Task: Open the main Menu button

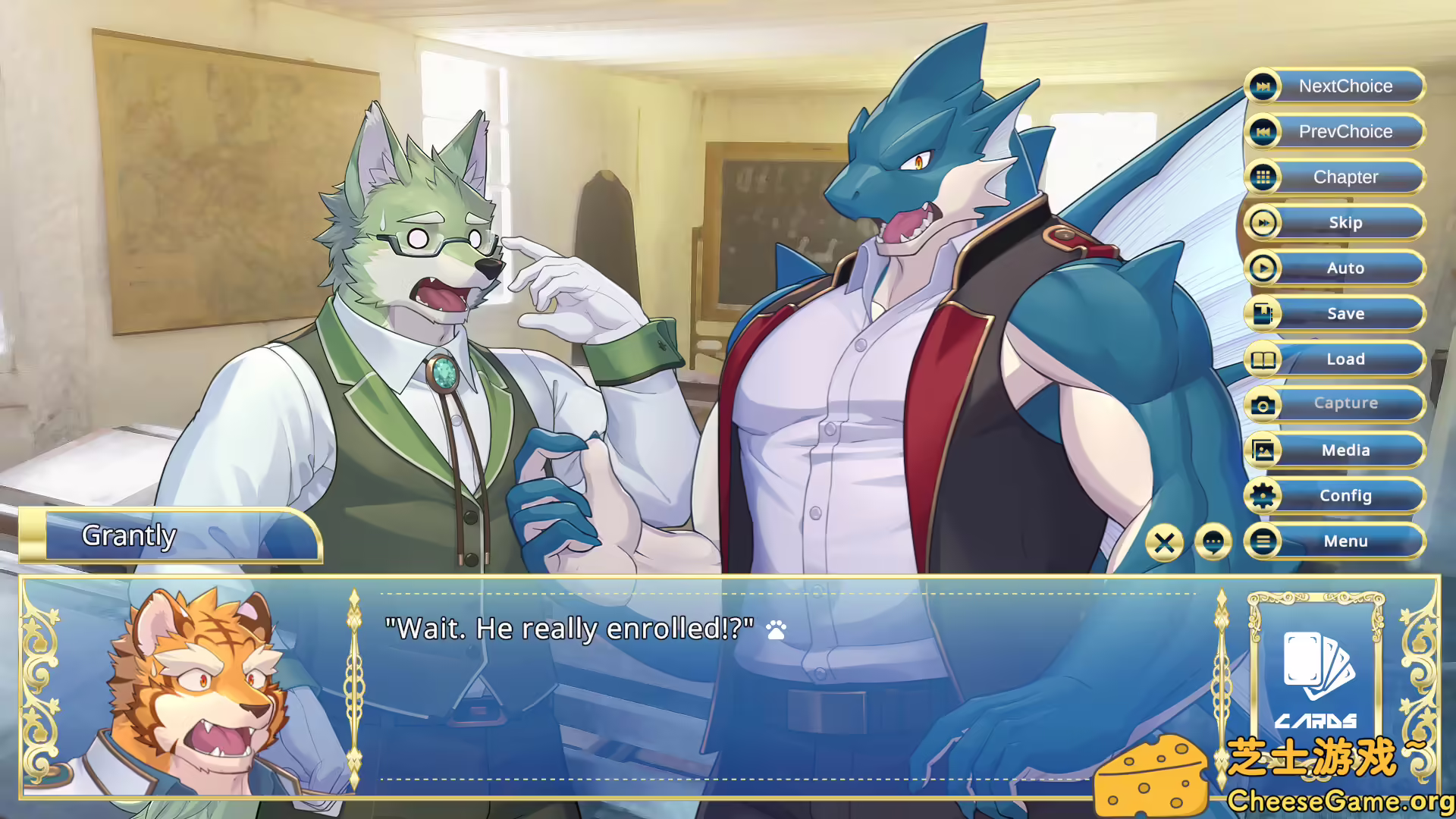Action: 1335,541
